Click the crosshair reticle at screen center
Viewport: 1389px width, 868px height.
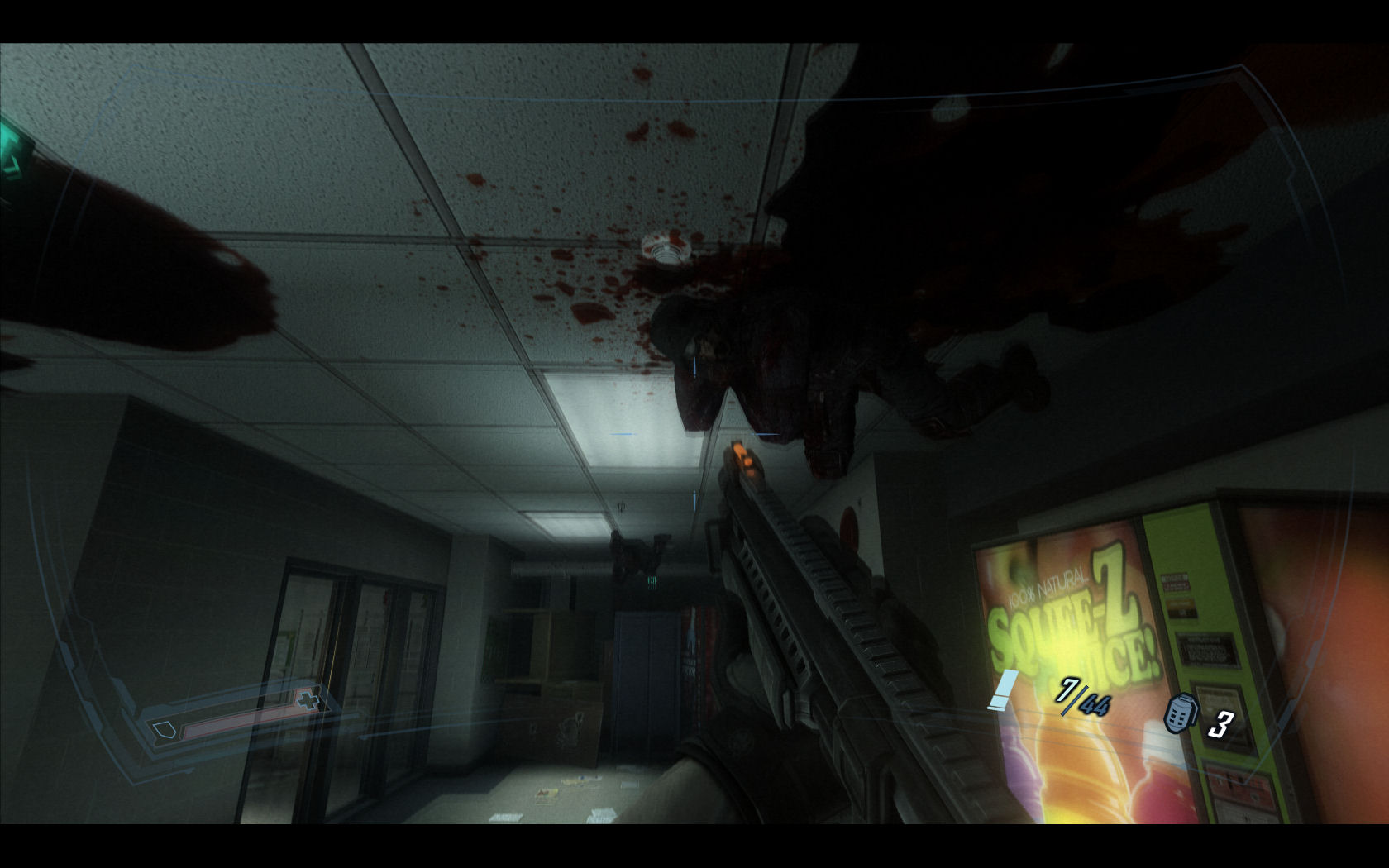(x=694, y=434)
